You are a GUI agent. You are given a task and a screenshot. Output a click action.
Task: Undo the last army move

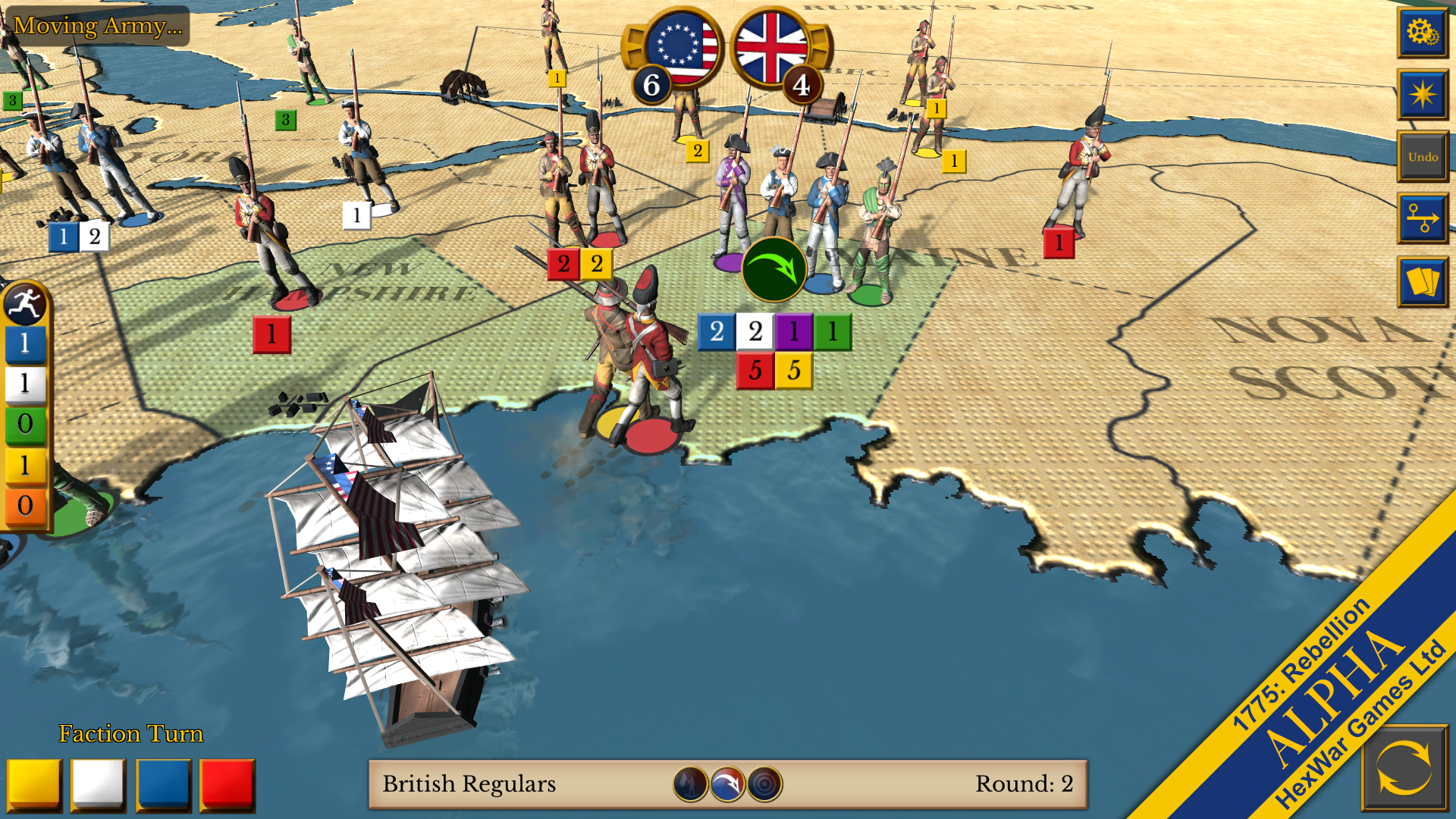pos(1422,157)
